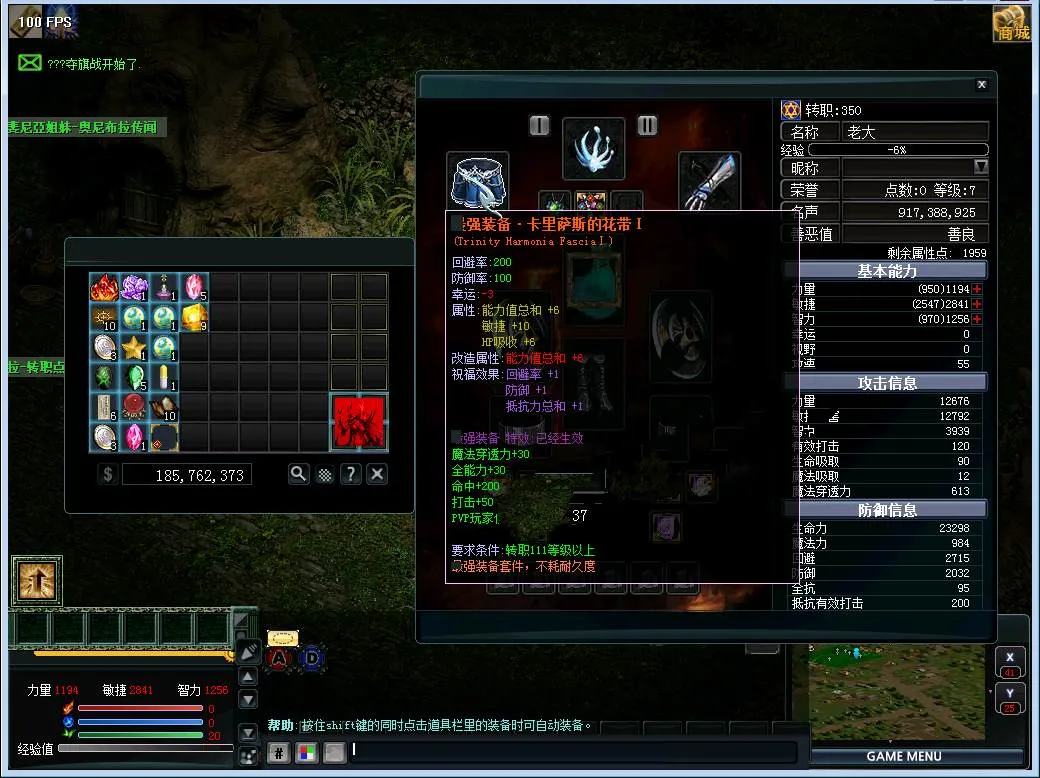Open the GAME MENU
The image size is (1040, 778).
[904, 756]
